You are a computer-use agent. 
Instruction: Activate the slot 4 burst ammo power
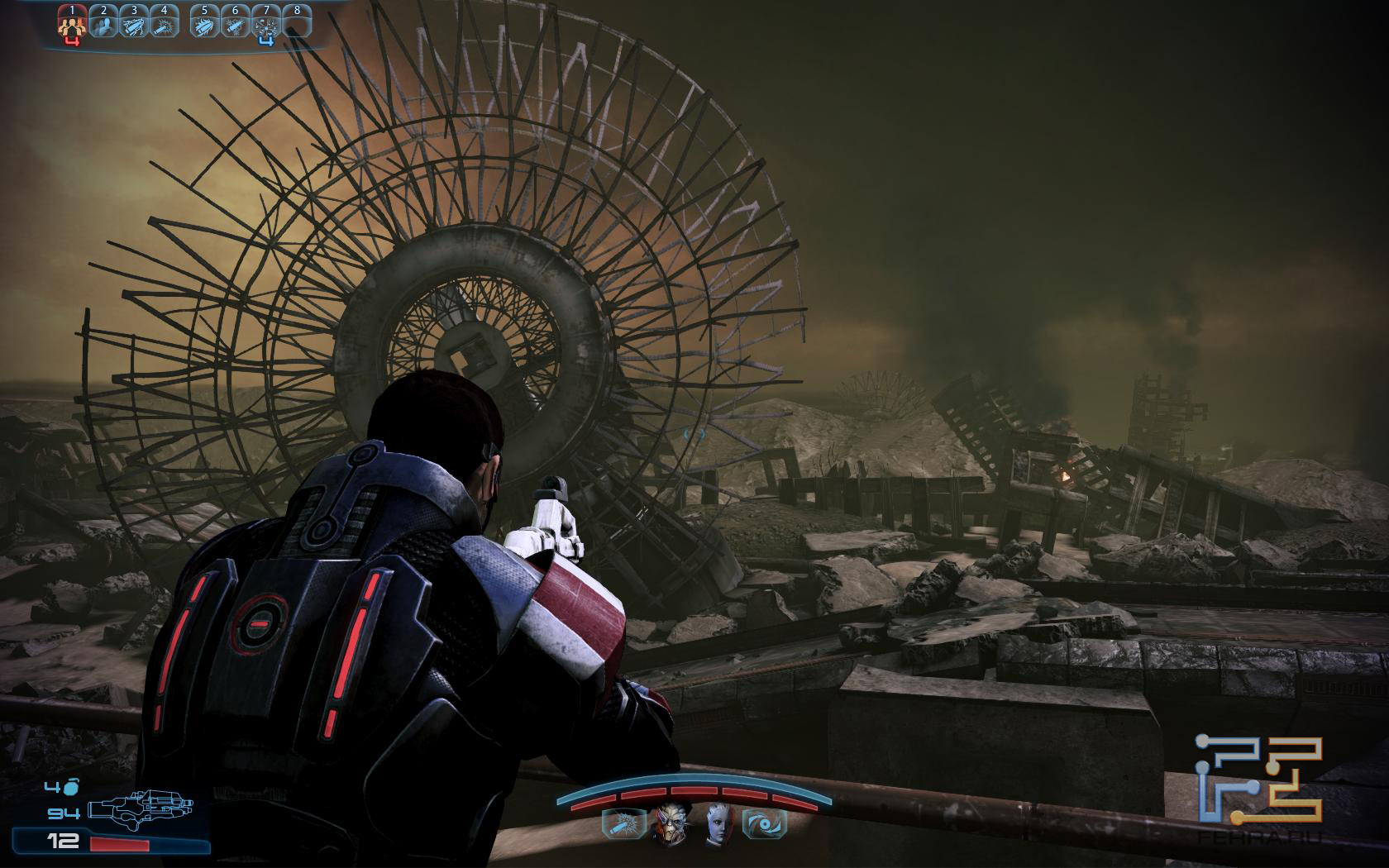[x=165, y=24]
